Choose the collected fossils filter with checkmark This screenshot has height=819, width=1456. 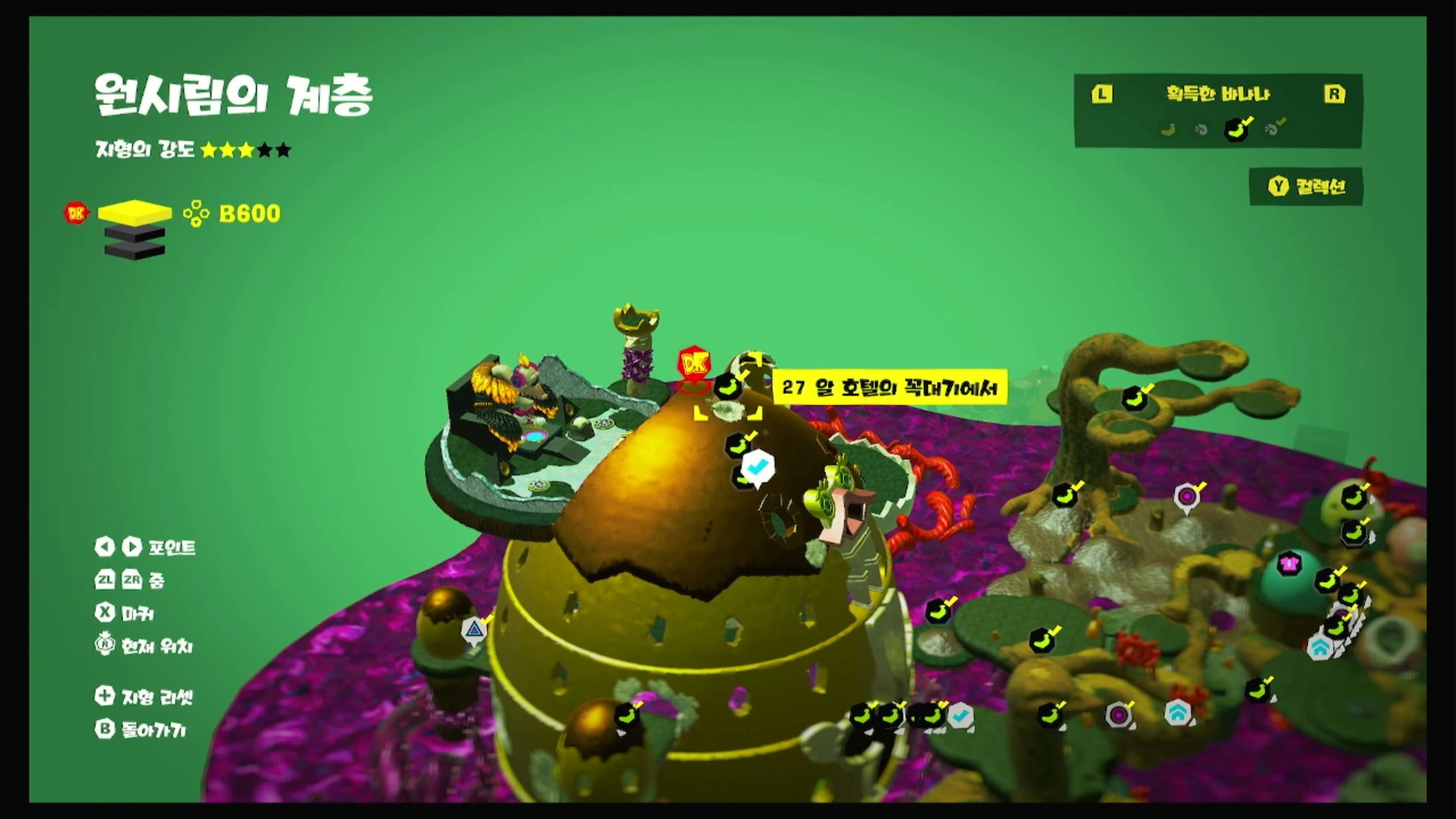(x=1273, y=129)
